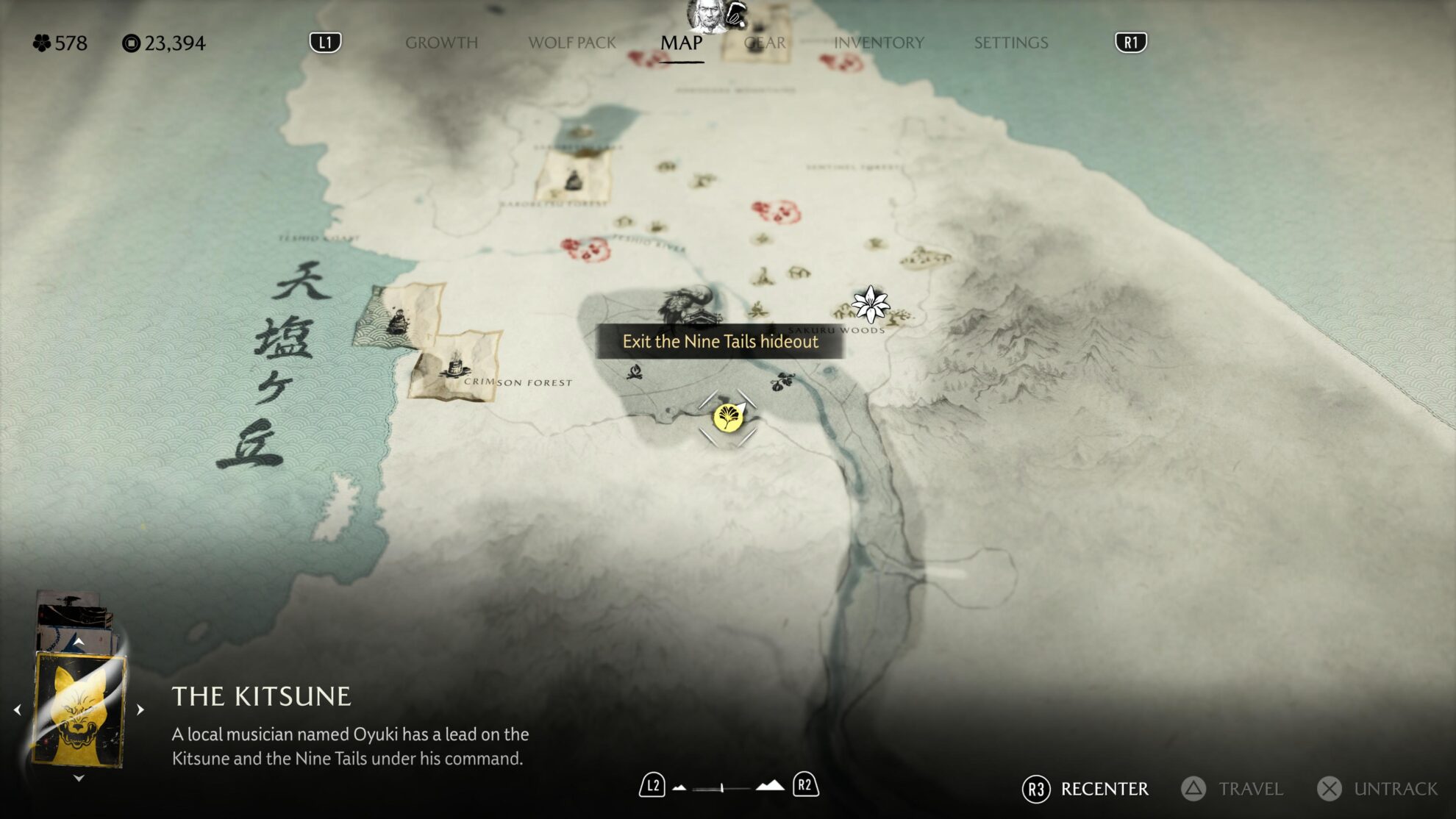Select the white flower marker at Sakuru Woods

(x=870, y=304)
